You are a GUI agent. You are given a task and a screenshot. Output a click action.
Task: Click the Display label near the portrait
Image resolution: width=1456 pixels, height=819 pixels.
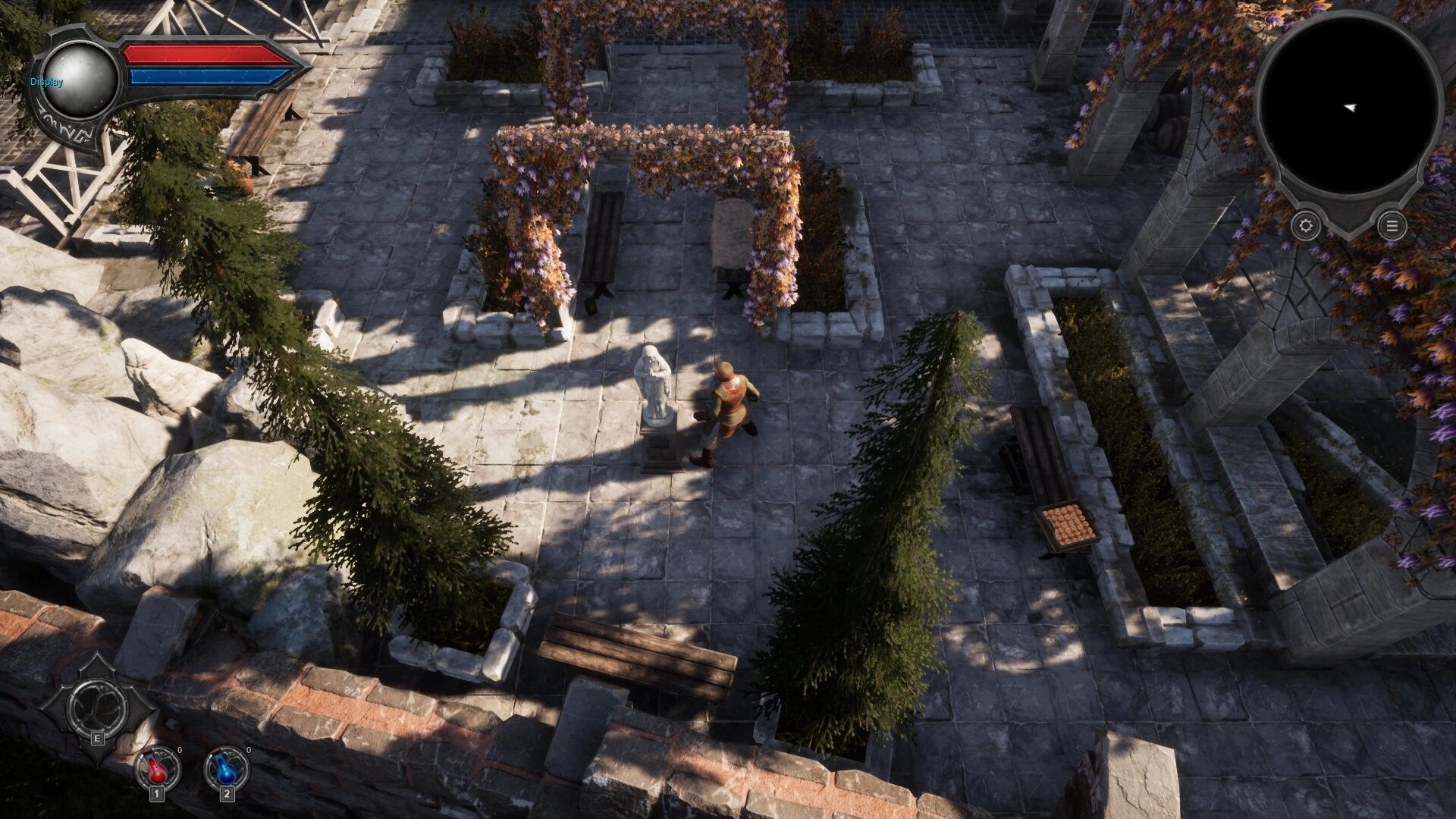[46, 80]
